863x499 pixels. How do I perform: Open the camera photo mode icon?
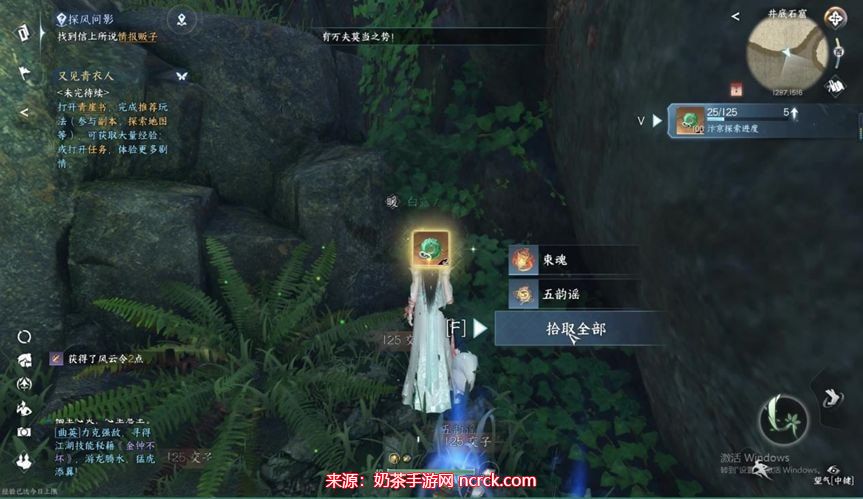pos(24,432)
